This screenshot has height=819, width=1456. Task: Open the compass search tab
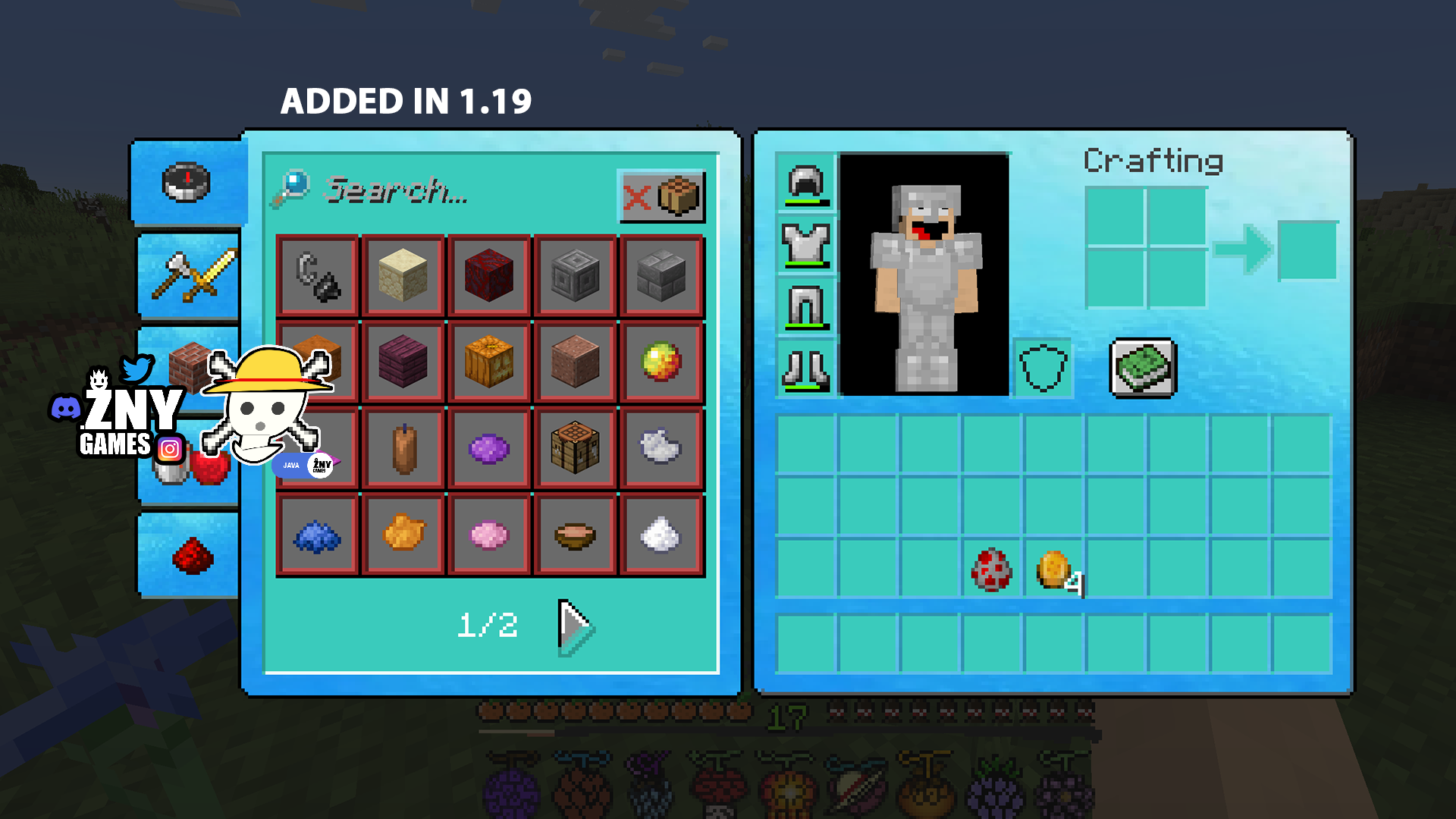coord(187,183)
